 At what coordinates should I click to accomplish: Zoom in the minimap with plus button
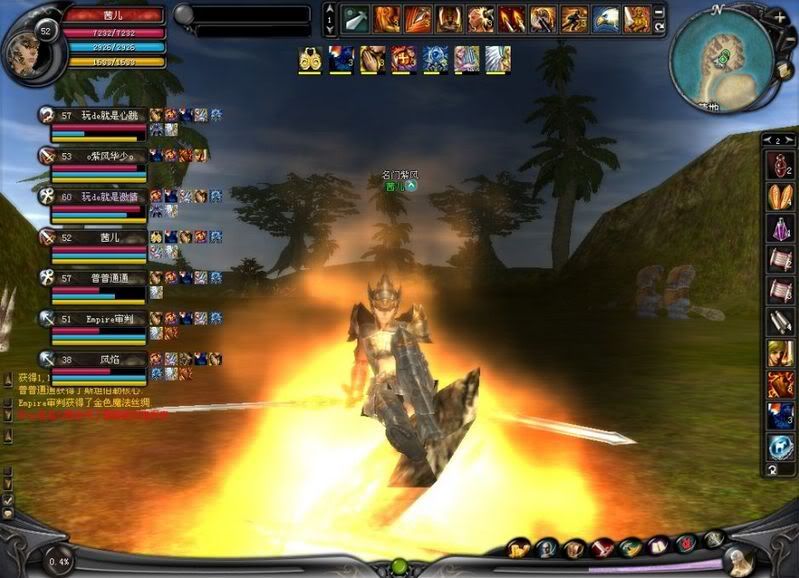coord(779,18)
